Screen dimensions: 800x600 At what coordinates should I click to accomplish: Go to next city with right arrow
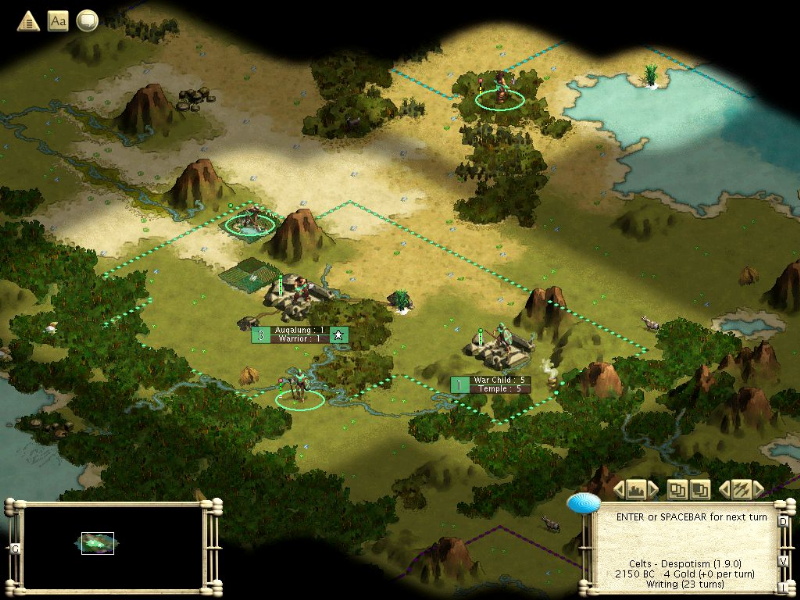[653, 489]
